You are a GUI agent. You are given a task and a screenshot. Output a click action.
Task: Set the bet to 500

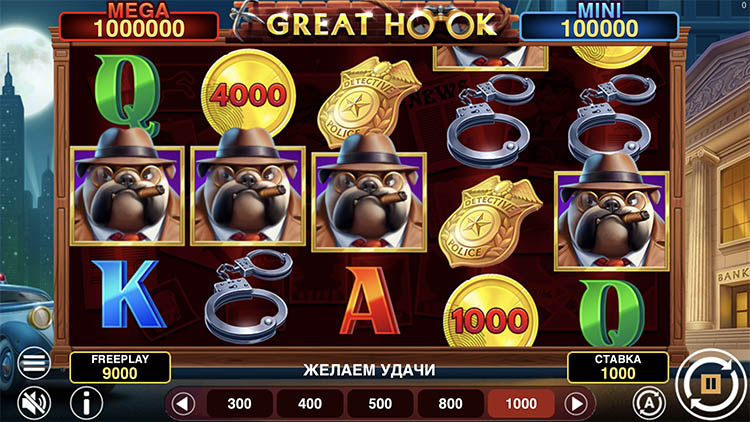click(x=380, y=404)
